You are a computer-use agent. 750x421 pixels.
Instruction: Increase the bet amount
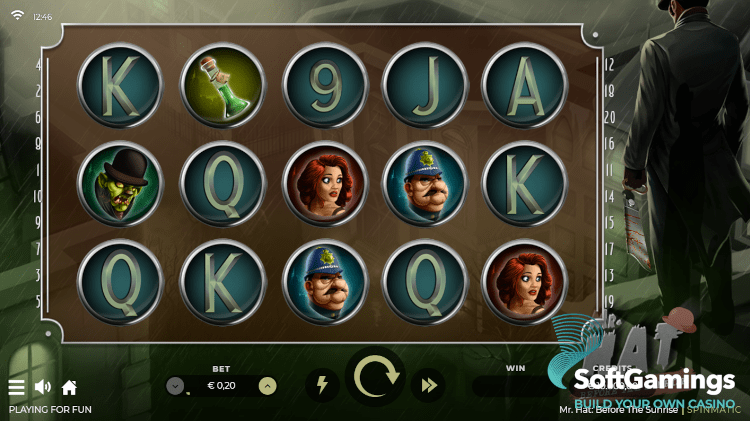coord(267,386)
